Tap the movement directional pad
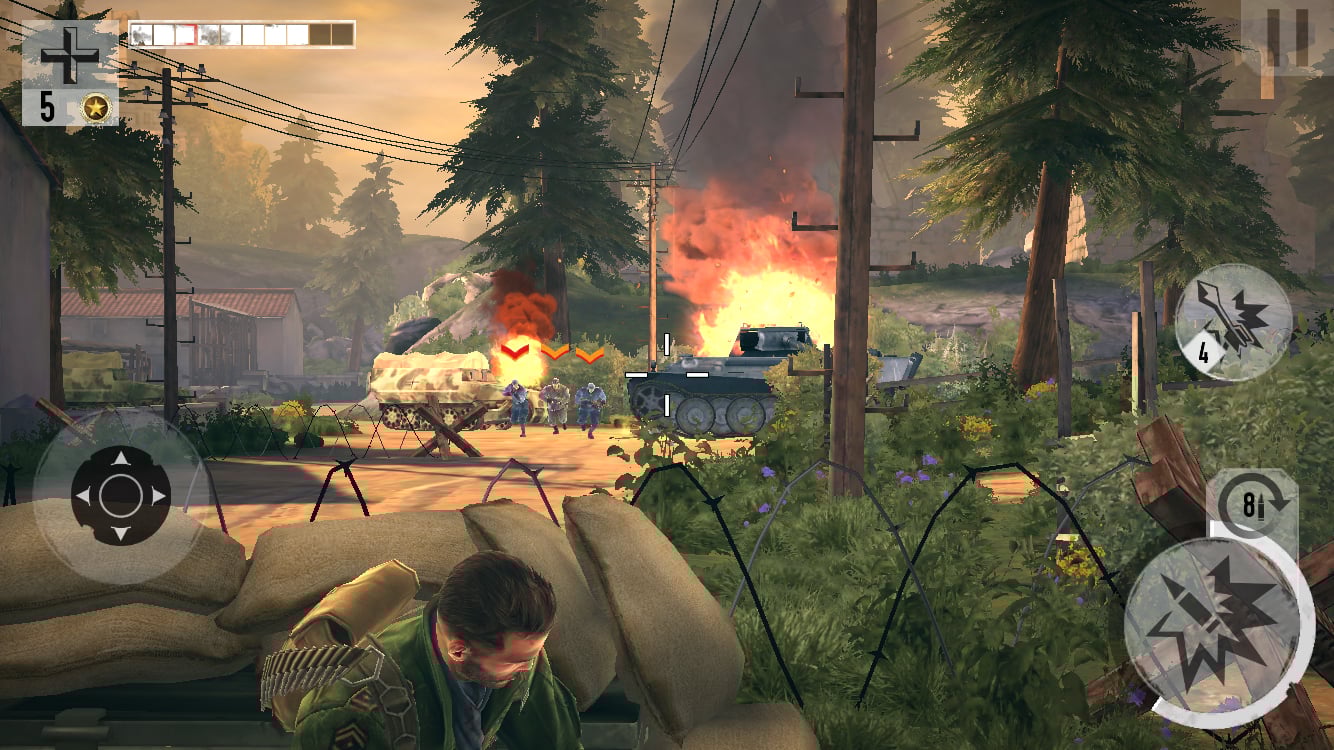The width and height of the screenshot is (1334, 750). point(121,496)
